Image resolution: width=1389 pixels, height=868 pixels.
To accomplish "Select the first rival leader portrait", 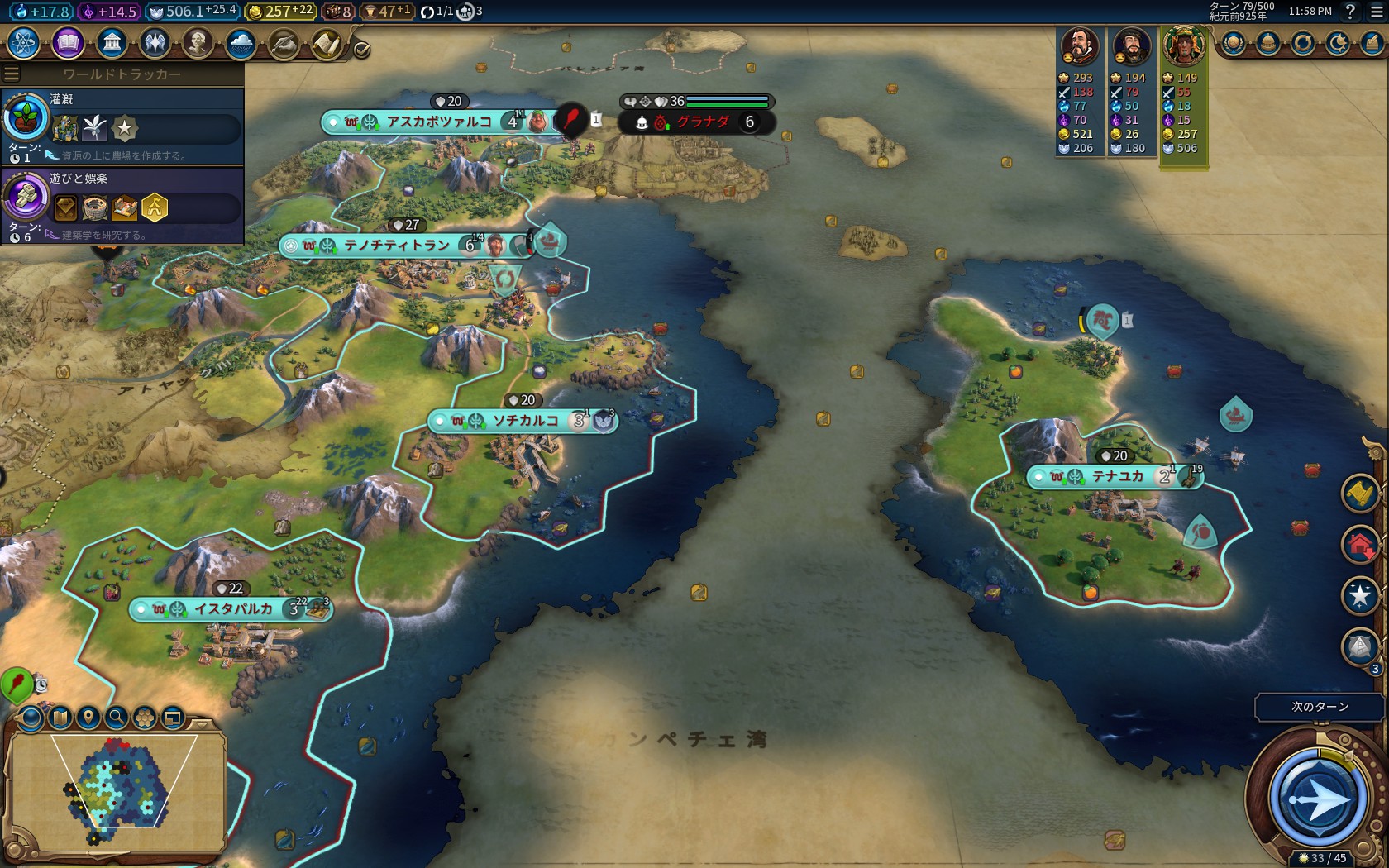I will click(x=1080, y=46).
